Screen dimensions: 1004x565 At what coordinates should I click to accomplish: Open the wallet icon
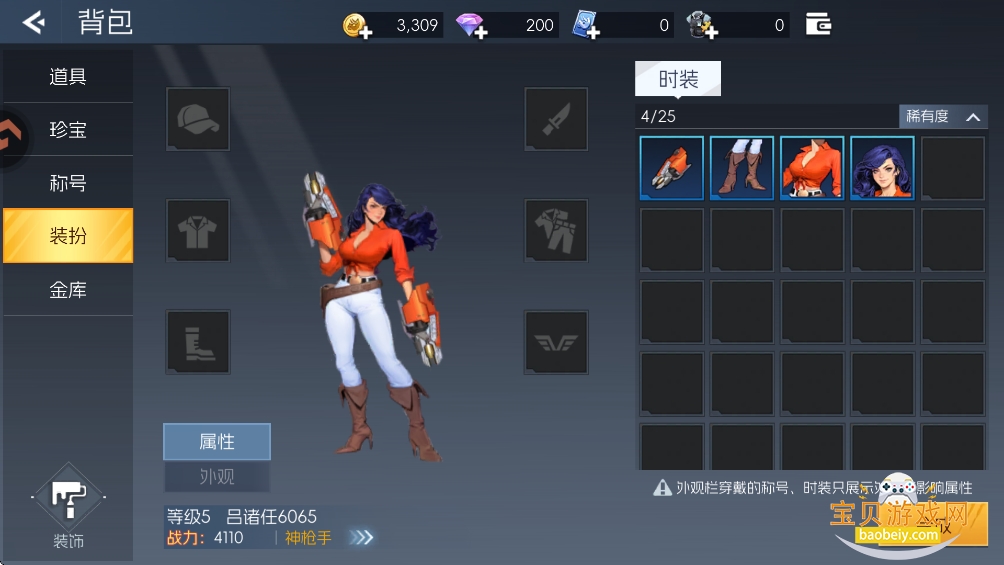tap(818, 24)
